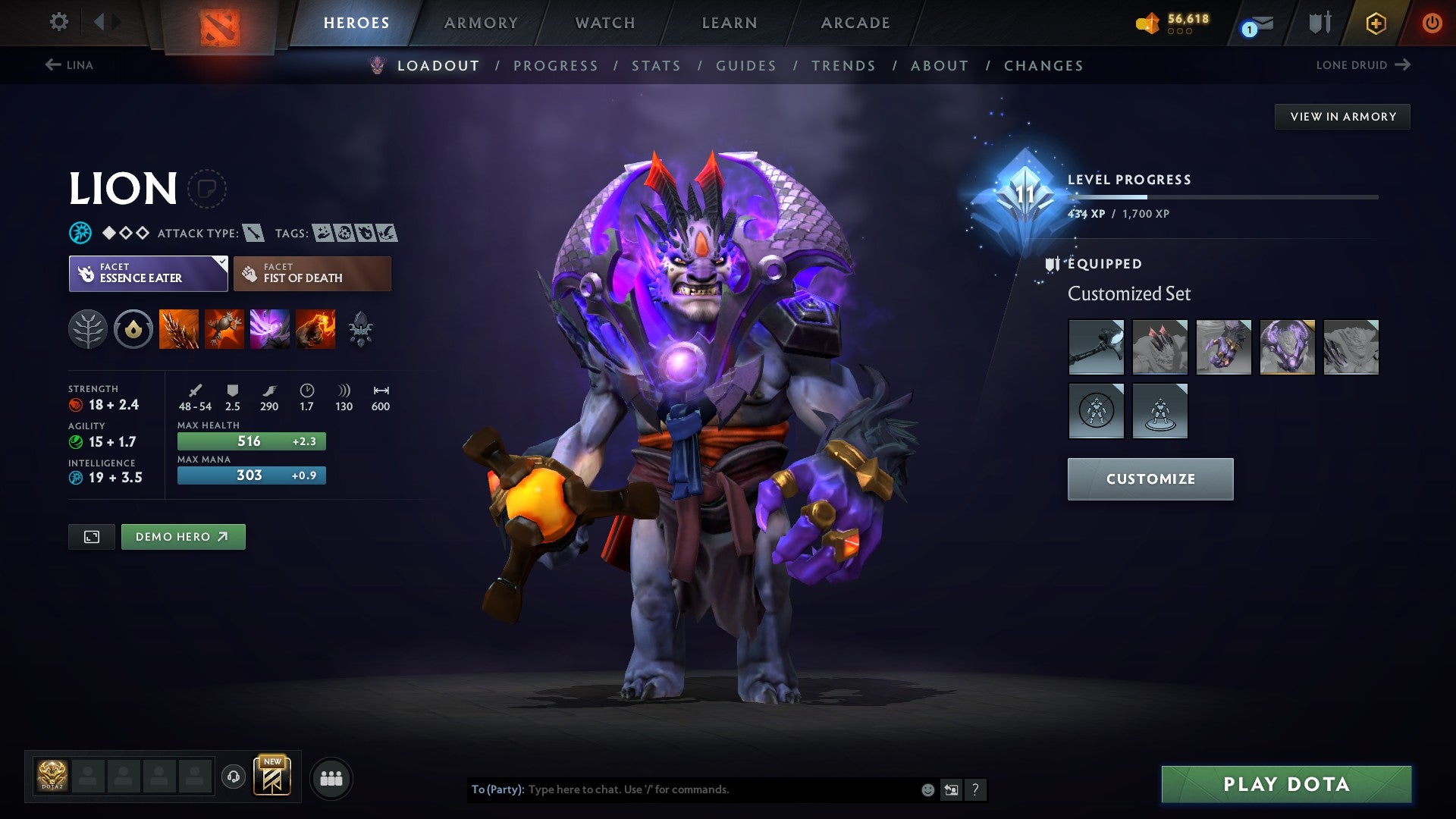Open the ARCADE menu item
The image size is (1456, 819).
pyautogui.click(x=855, y=23)
